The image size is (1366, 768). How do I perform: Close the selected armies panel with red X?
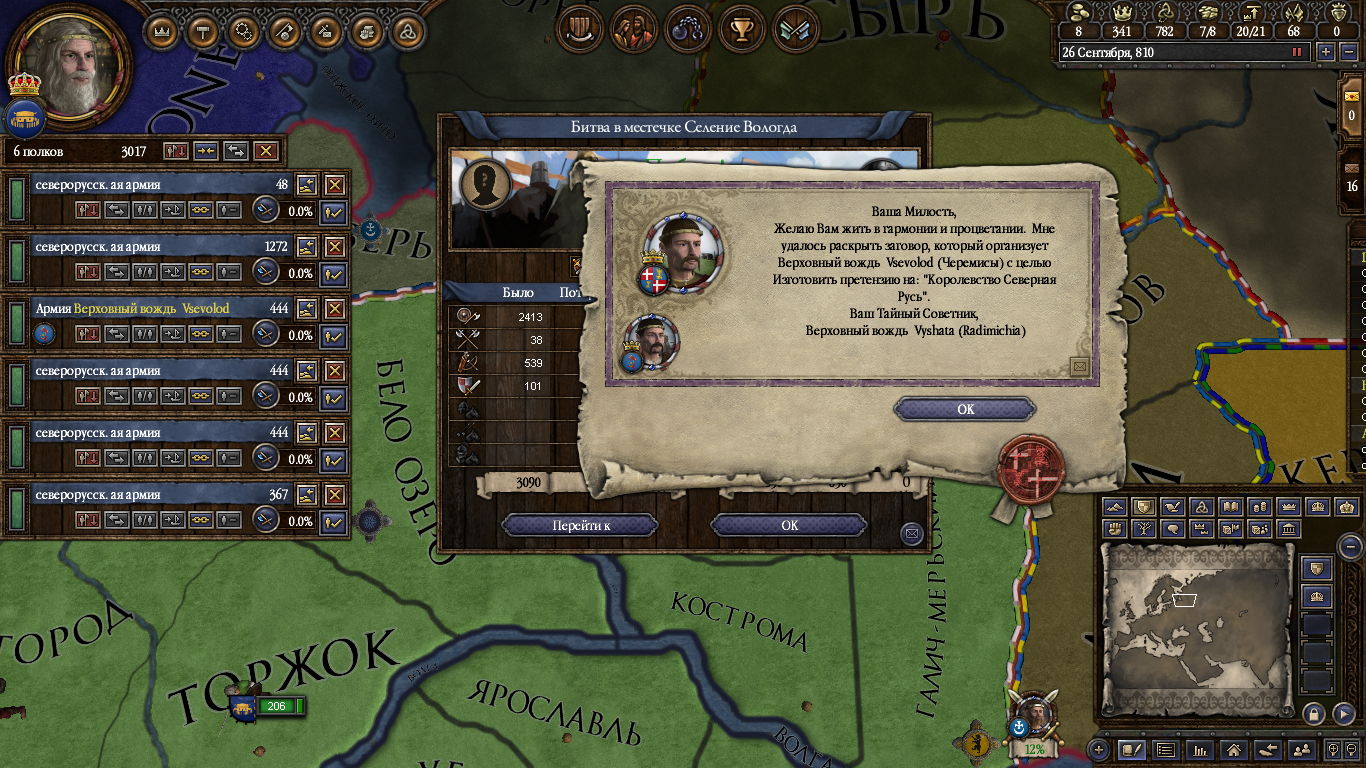point(265,151)
